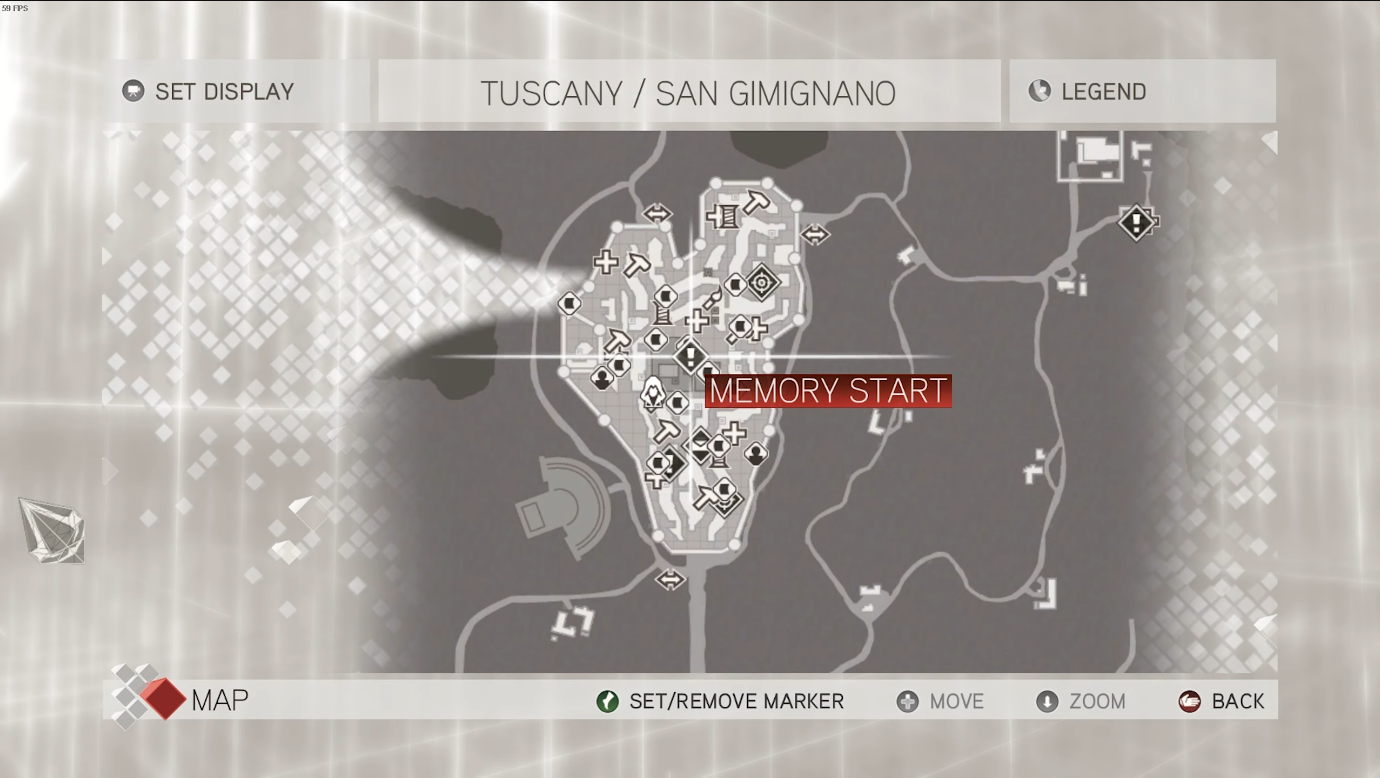Select the exclamation marker outside the town walls

pyautogui.click(x=1136, y=221)
